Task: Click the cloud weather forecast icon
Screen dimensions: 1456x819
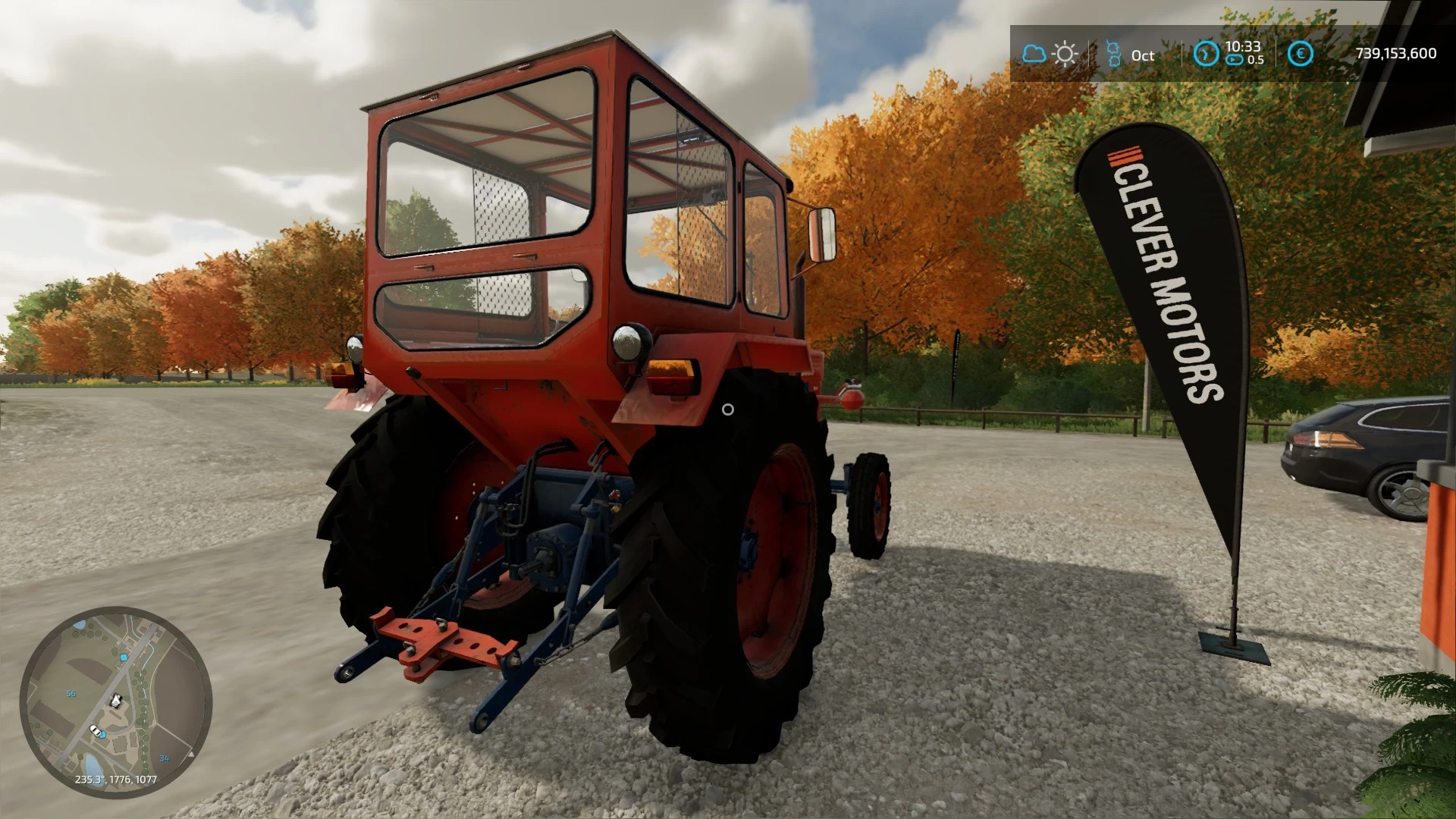Action: click(1035, 53)
